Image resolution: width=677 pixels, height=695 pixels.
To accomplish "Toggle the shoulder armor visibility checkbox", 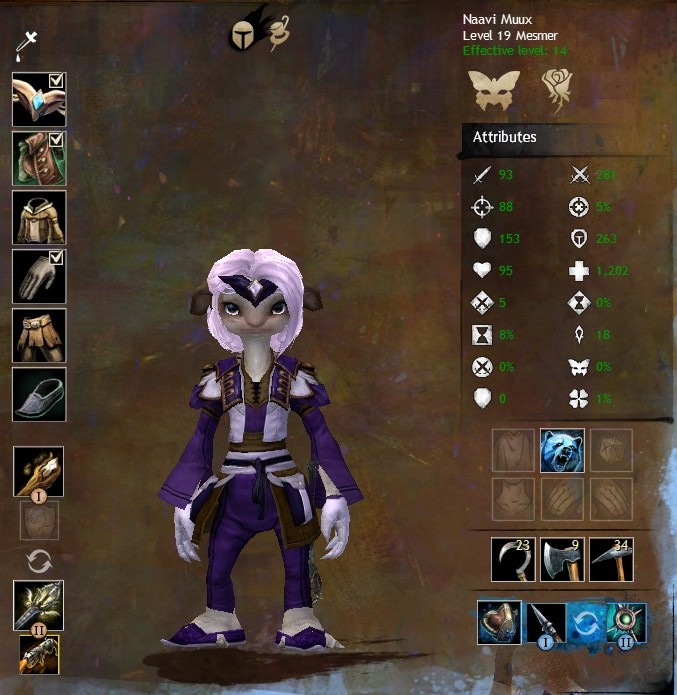I will click(x=58, y=141).
